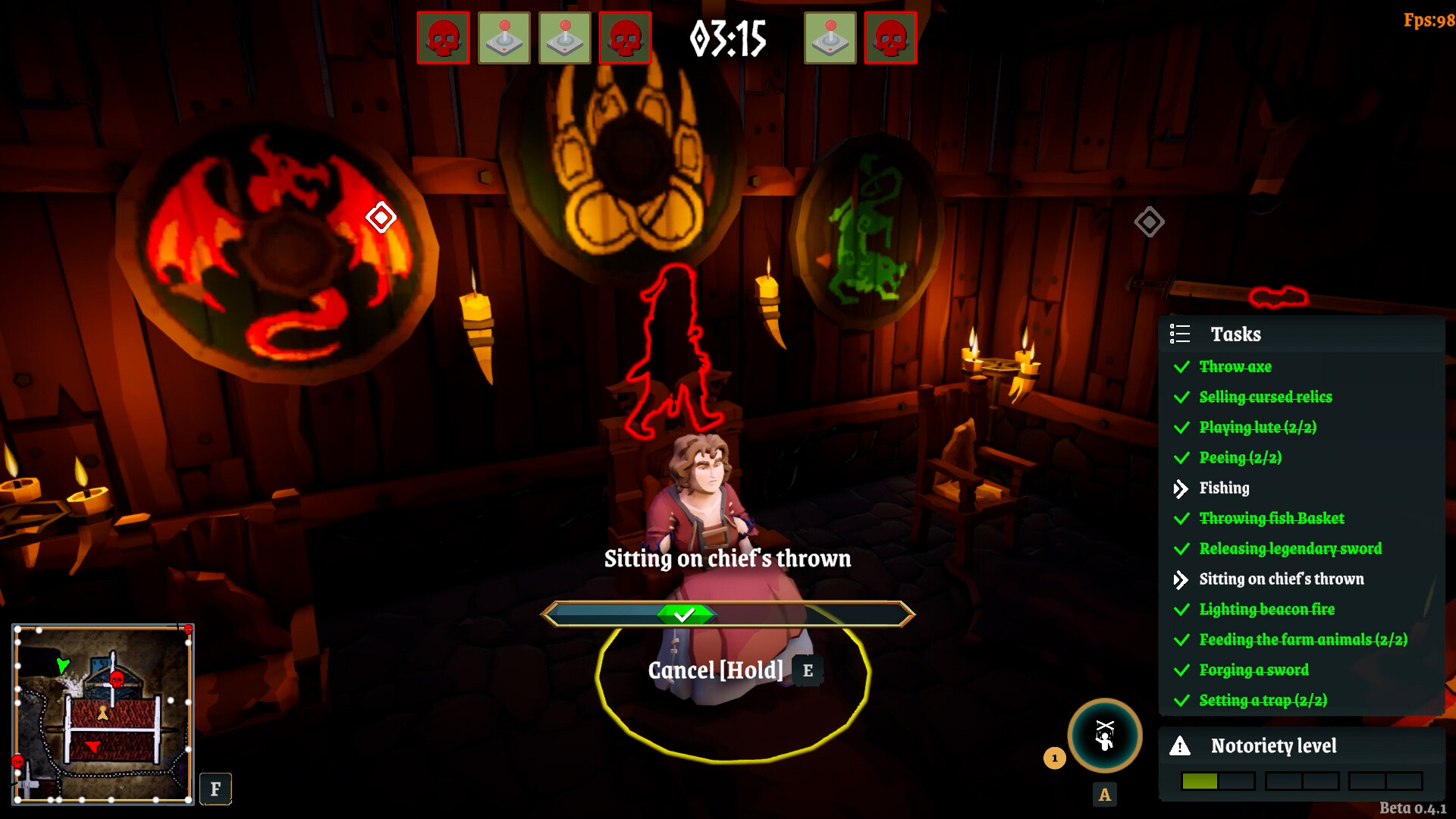Select the Releasing legendary sword task
The image size is (1456, 819).
(1290, 549)
